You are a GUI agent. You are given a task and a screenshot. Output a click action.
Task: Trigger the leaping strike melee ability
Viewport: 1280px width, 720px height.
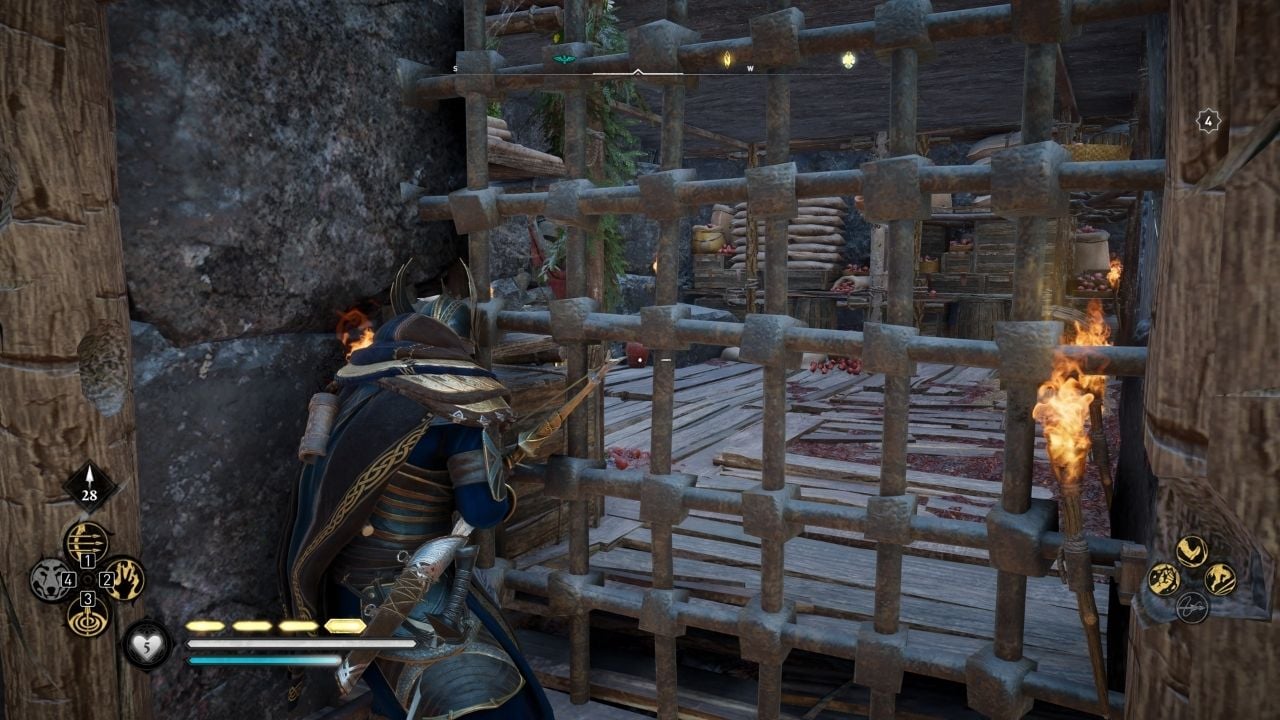coord(1219,579)
